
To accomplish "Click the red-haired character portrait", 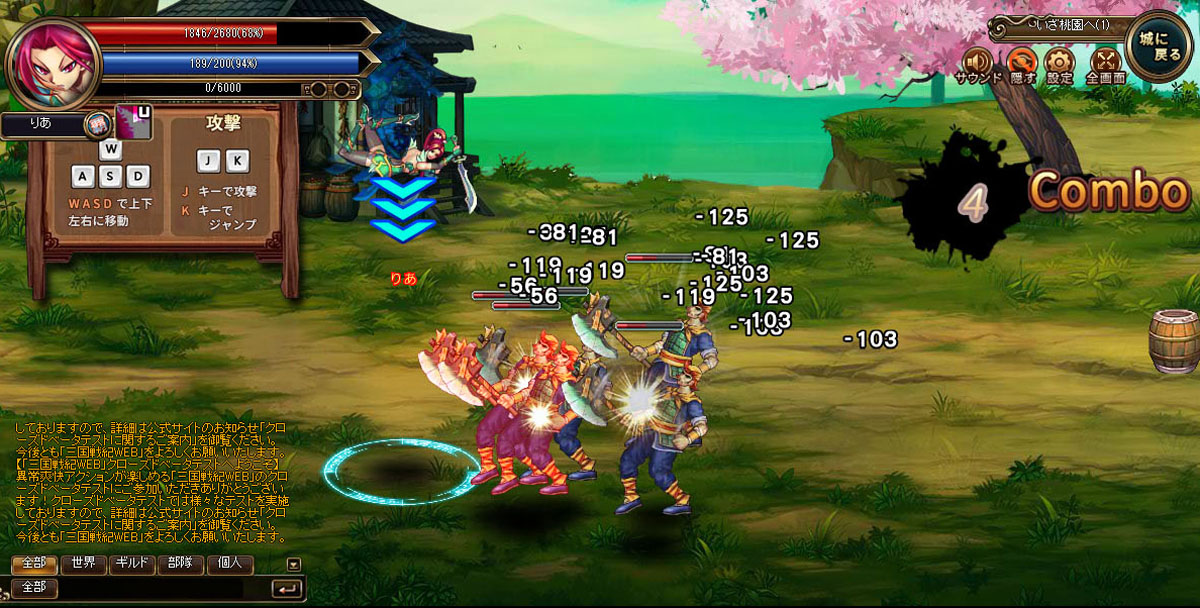I will coord(52,62).
